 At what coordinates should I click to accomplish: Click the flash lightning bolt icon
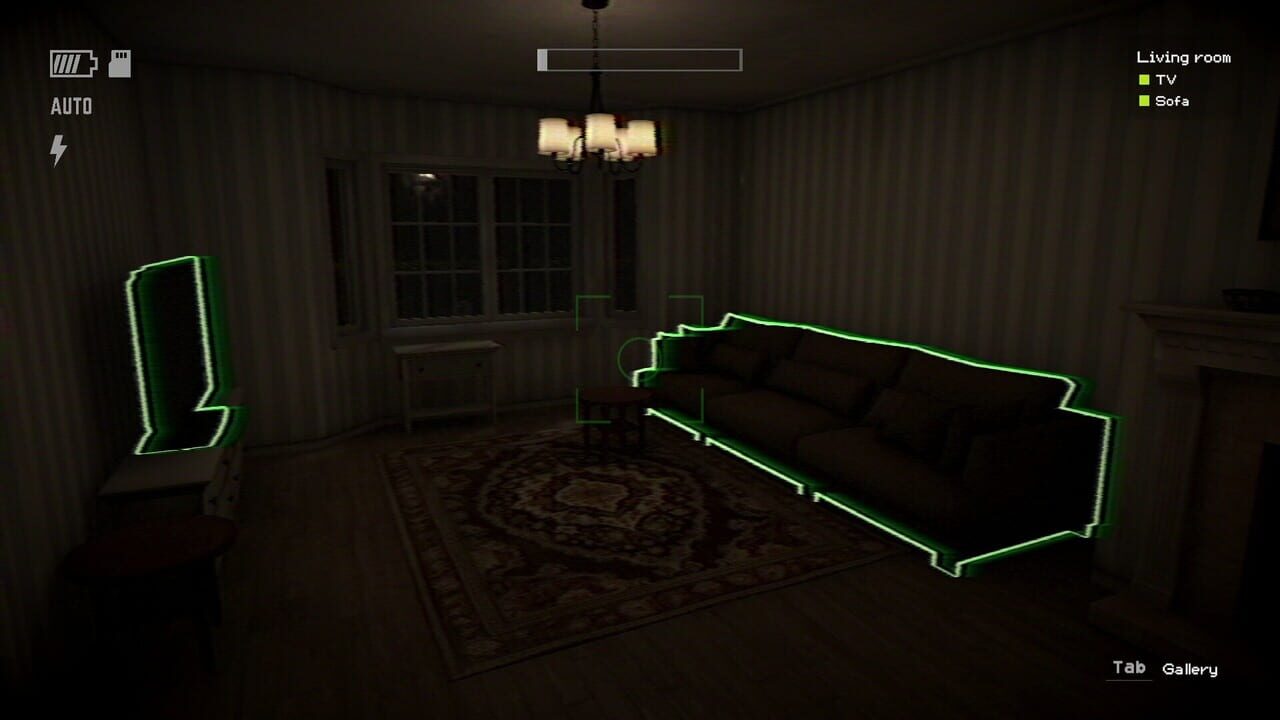[57, 148]
